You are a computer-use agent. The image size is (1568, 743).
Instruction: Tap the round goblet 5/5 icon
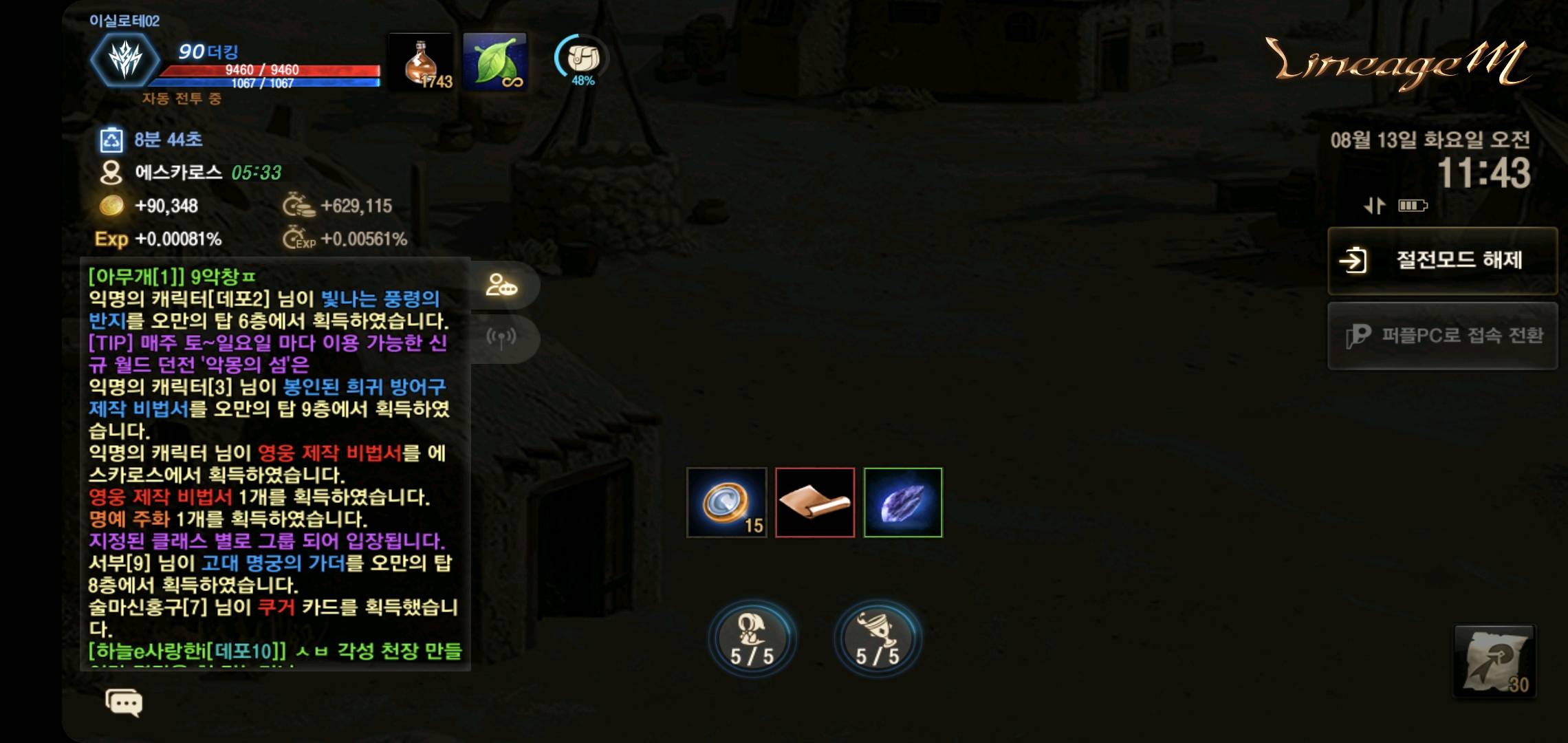tap(877, 638)
